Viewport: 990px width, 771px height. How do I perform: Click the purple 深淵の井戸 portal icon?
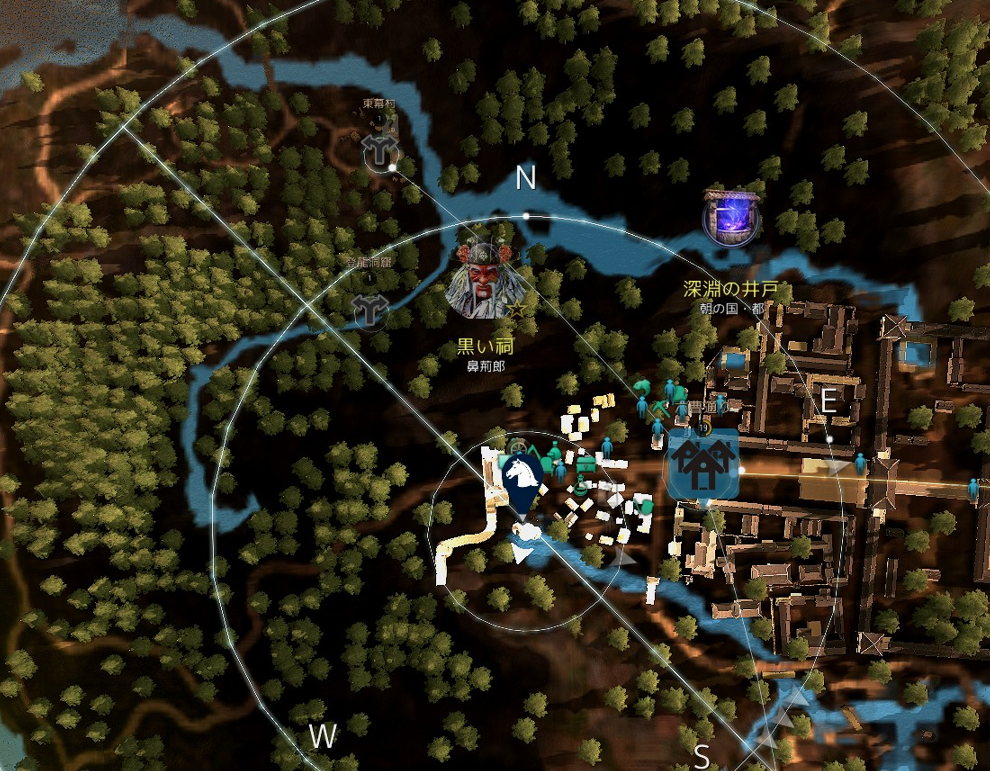click(730, 217)
